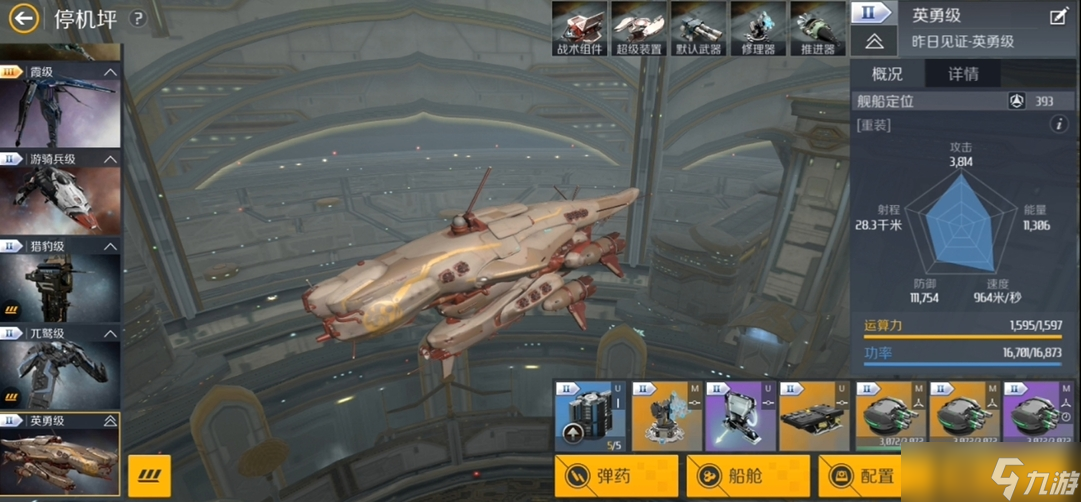
Task: Show ship role info with the i icon
Action: (1058, 125)
